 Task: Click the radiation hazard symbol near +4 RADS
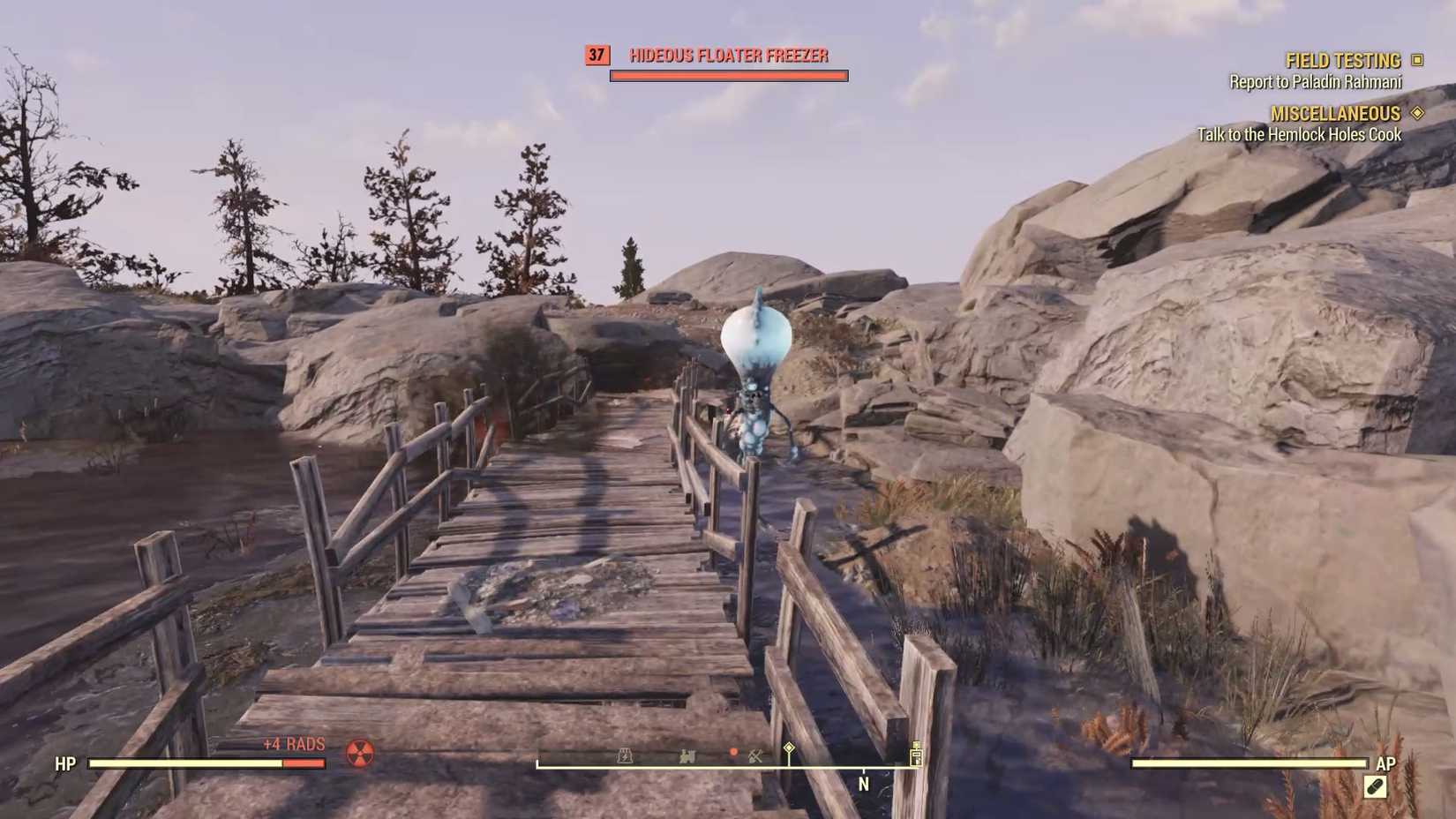(360, 755)
